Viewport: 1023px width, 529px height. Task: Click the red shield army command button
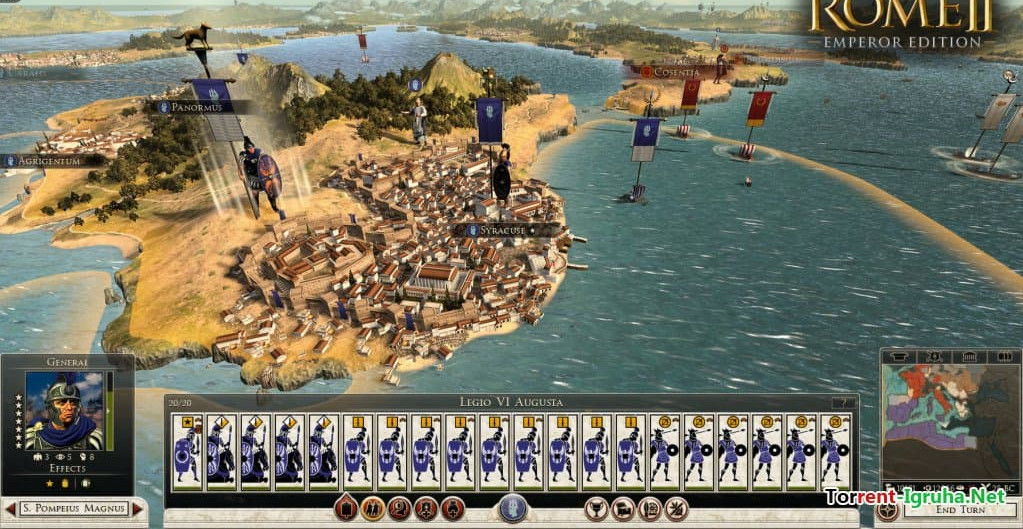[x=346, y=508]
